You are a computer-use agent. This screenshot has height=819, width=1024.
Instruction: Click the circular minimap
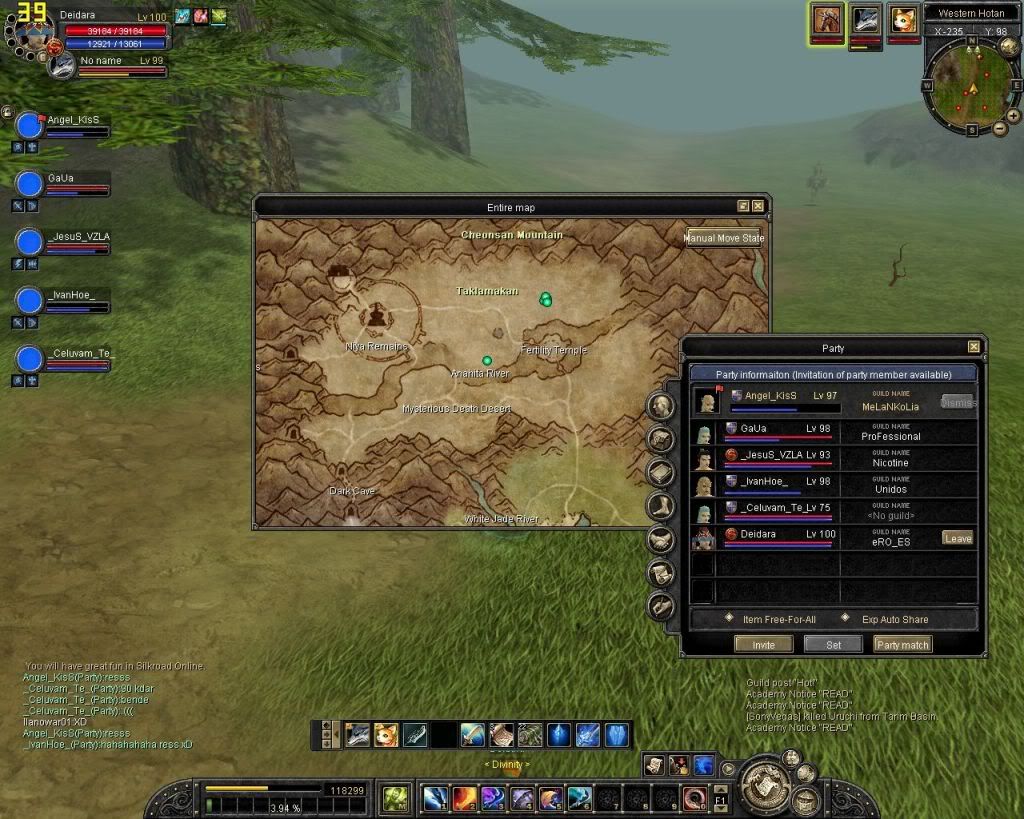(x=971, y=87)
